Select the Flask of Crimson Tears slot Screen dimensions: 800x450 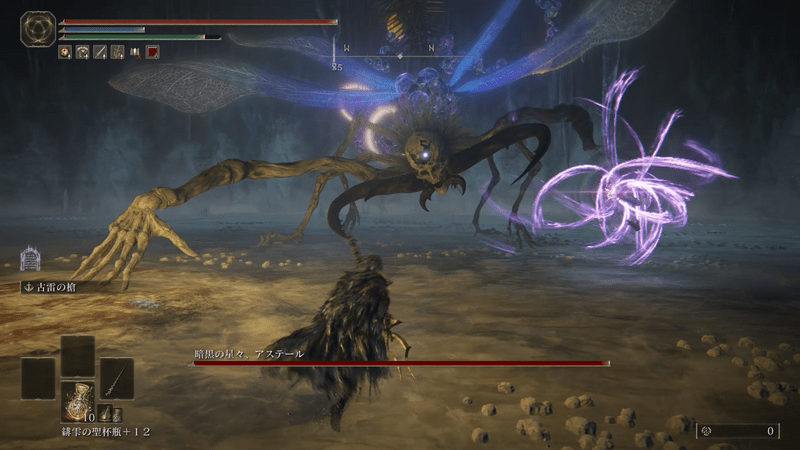77,401
